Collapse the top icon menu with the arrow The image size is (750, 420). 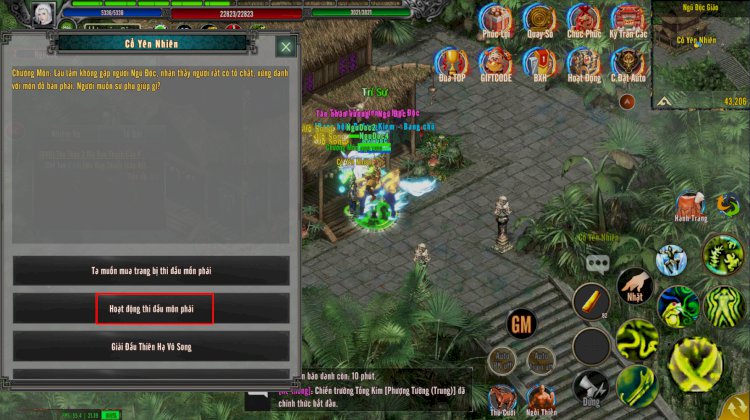click(627, 101)
